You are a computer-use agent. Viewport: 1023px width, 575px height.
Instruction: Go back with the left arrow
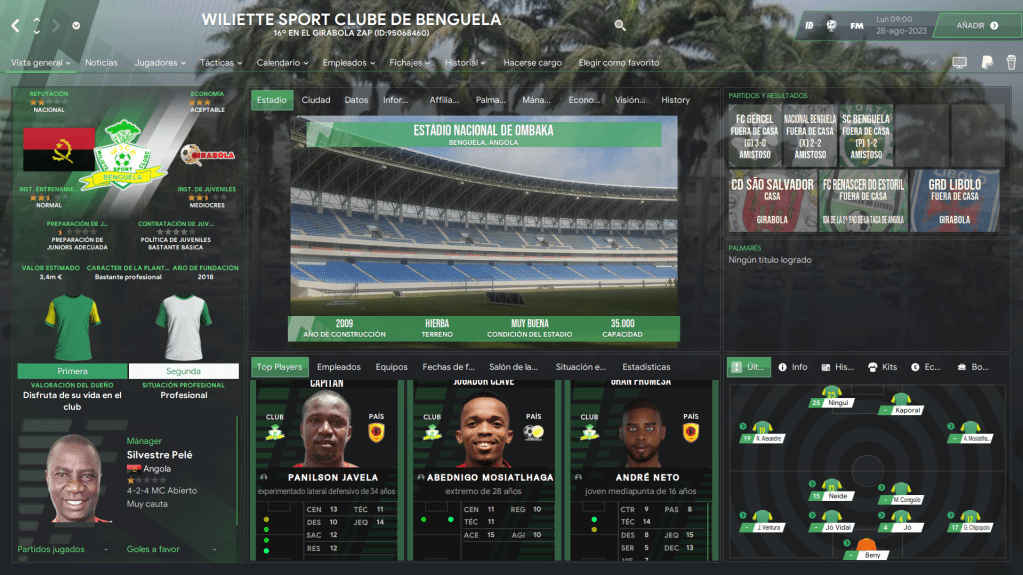pos(15,25)
